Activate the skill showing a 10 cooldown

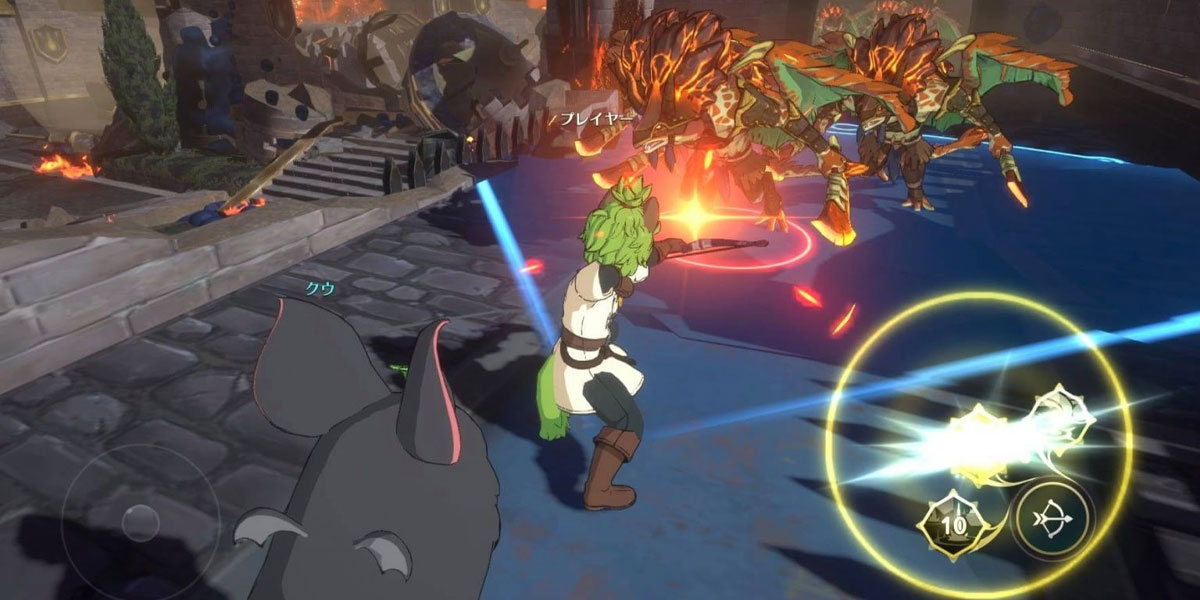[x=955, y=524]
